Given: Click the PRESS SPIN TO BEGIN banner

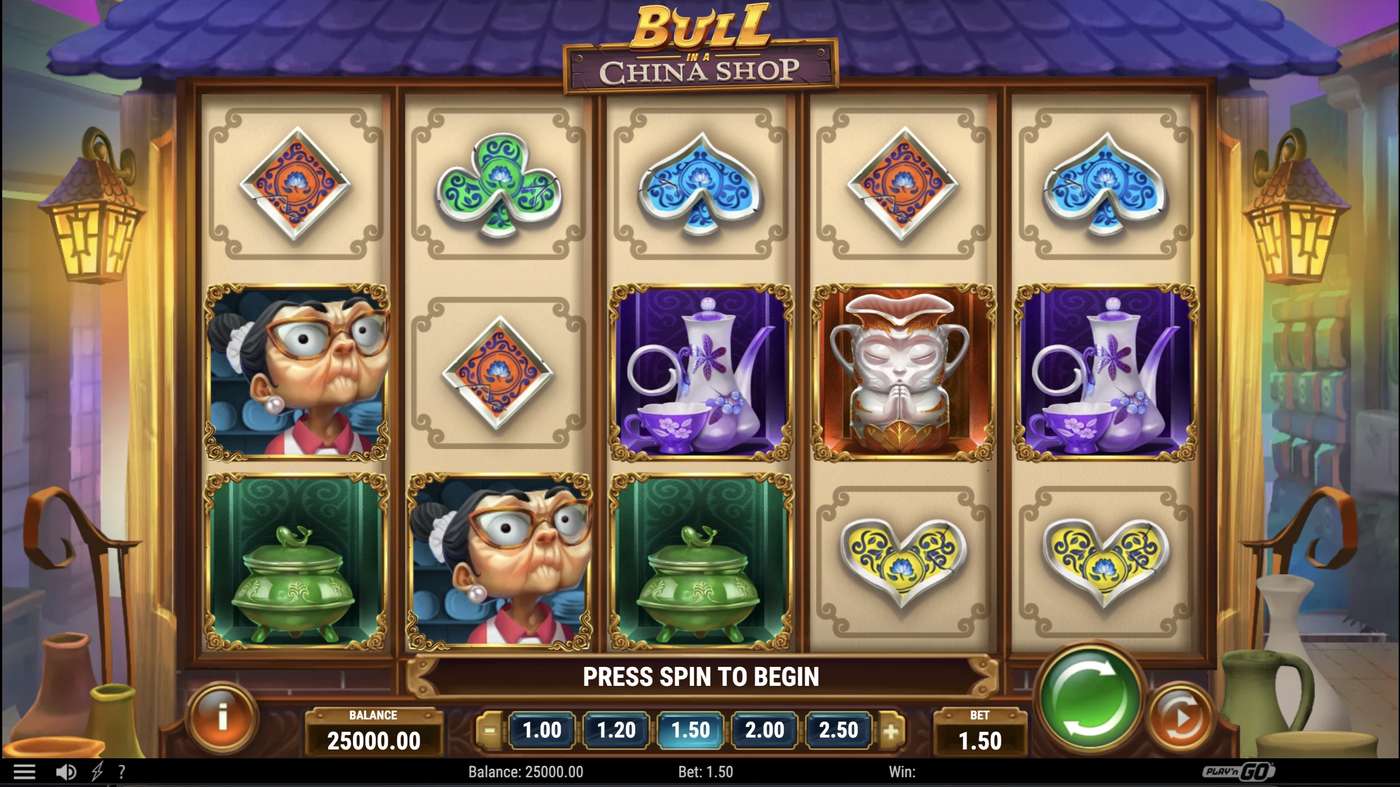Looking at the screenshot, I should click(700, 676).
